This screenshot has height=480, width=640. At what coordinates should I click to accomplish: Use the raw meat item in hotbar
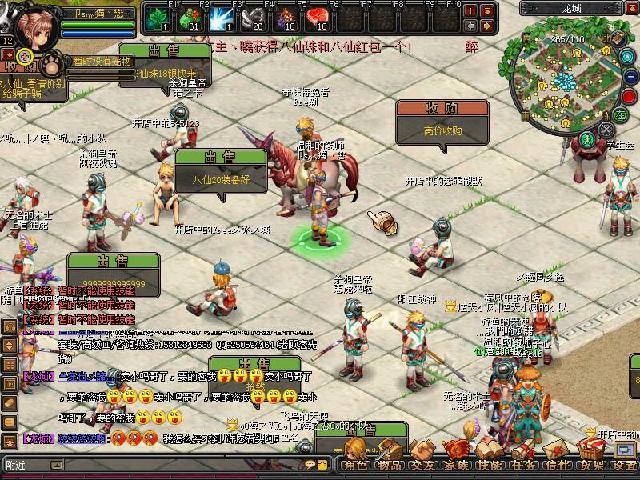pyautogui.click(x=320, y=17)
